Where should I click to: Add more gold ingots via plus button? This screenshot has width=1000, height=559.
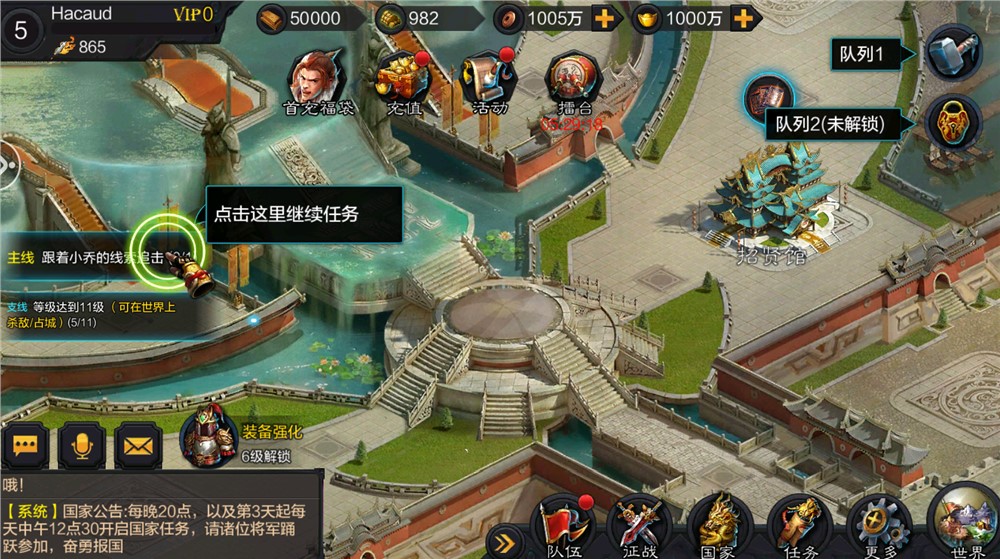[x=741, y=18]
